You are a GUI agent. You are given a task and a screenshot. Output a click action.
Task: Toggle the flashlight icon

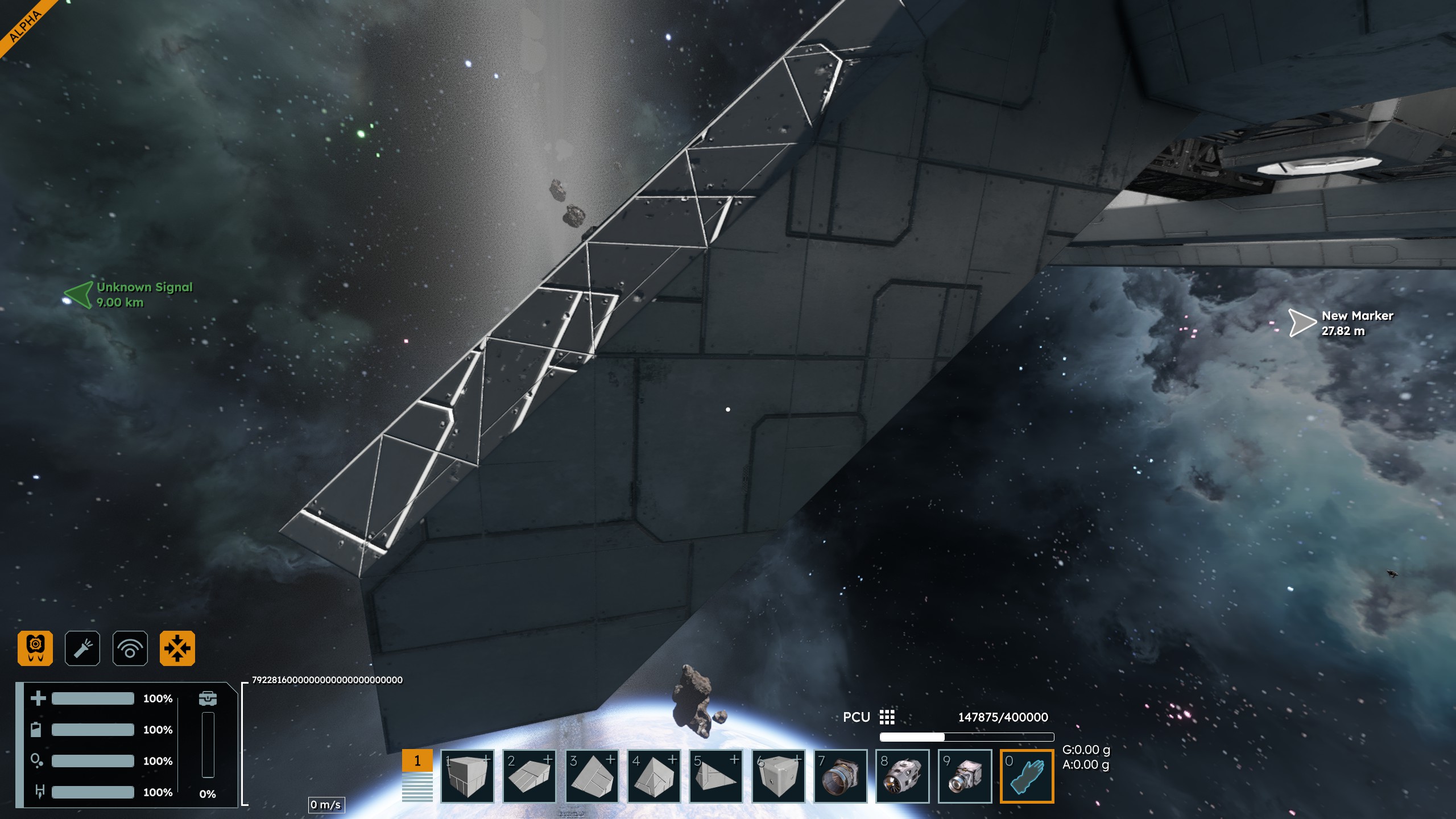82,648
